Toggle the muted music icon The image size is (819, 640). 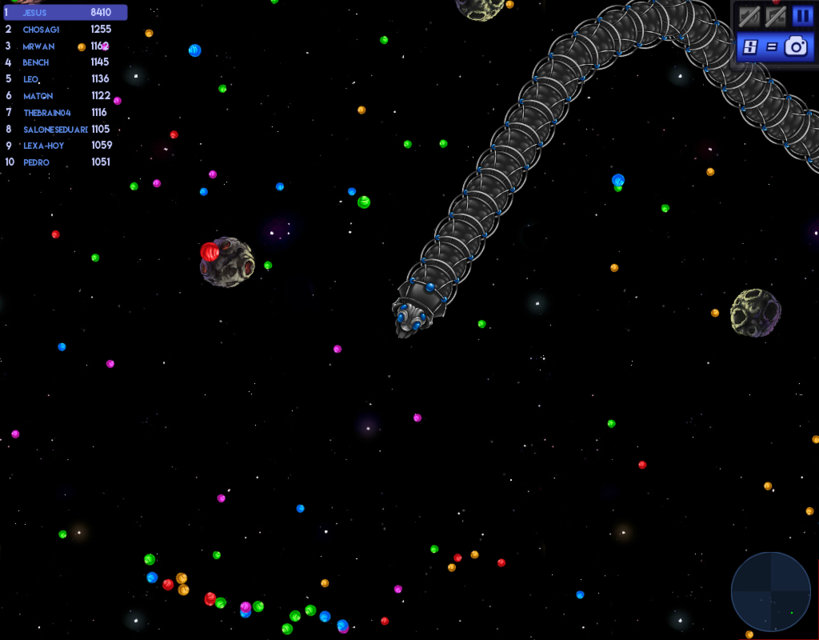775,16
